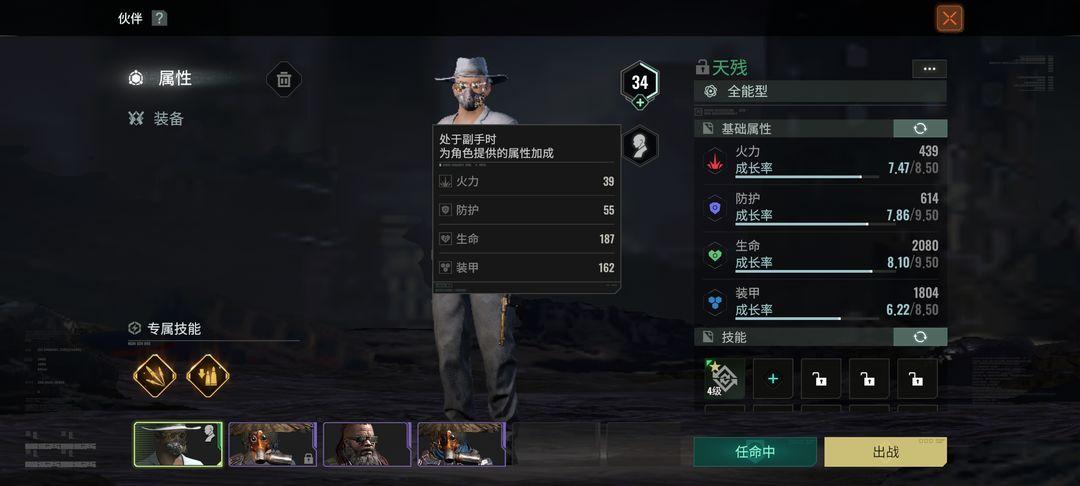The height and width of the screenshot is (486, 1080).
Task: Close the companion screen
Action: 949,18
